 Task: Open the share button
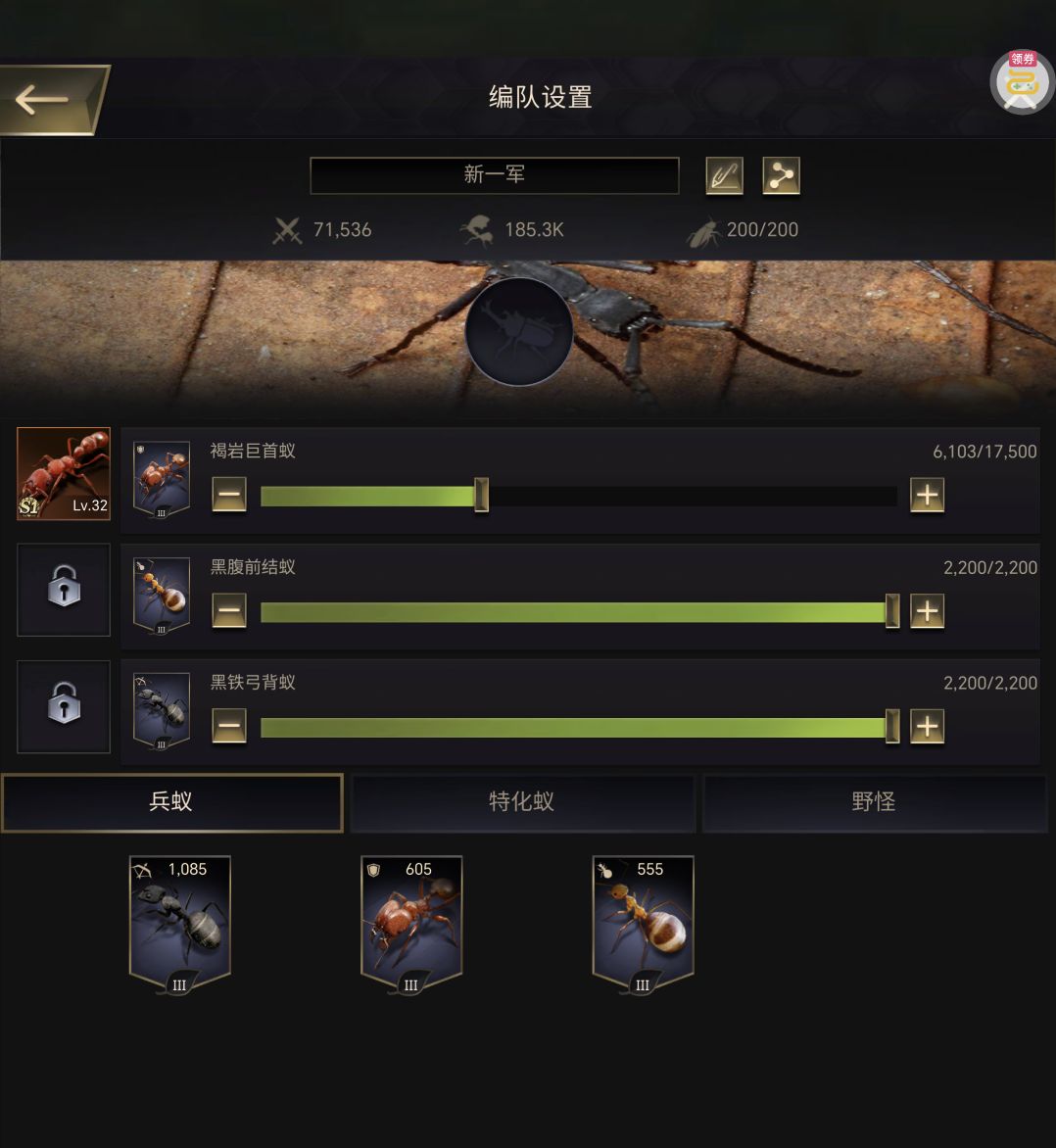(781, 175)
